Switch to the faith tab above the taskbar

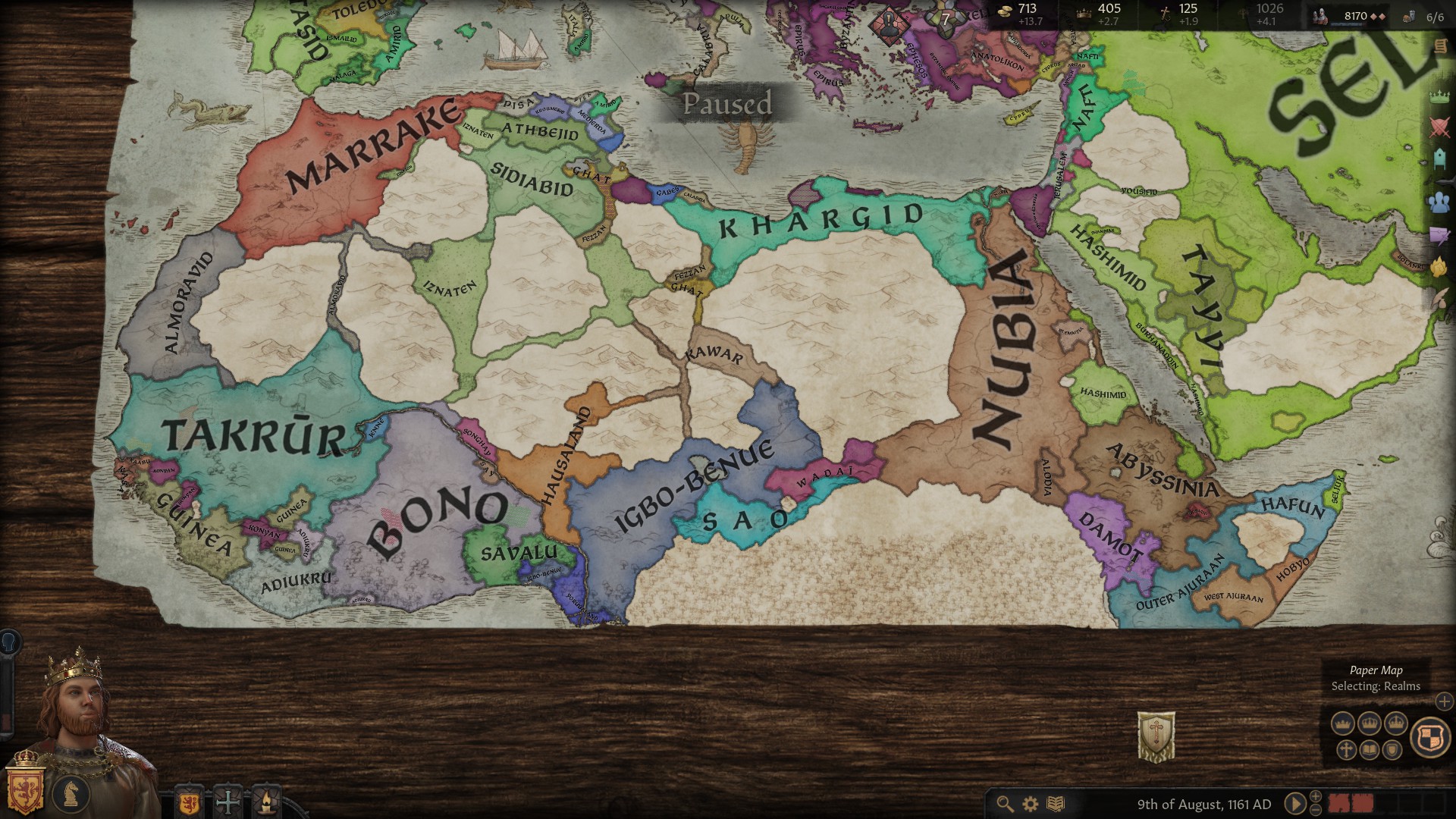(x=227, y=802)
